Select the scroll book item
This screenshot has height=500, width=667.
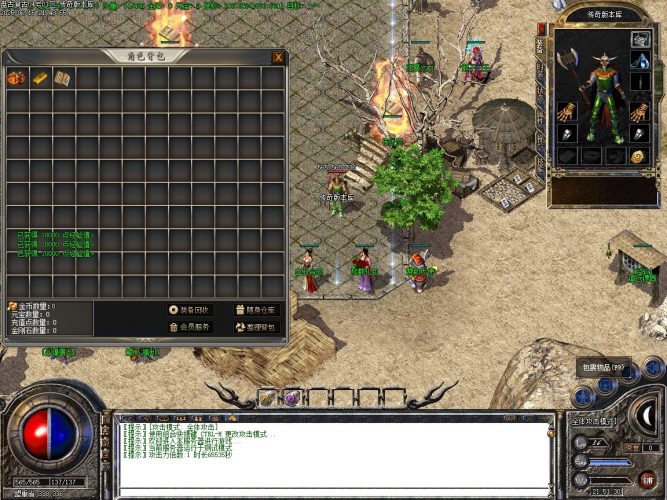coord(62,77)
